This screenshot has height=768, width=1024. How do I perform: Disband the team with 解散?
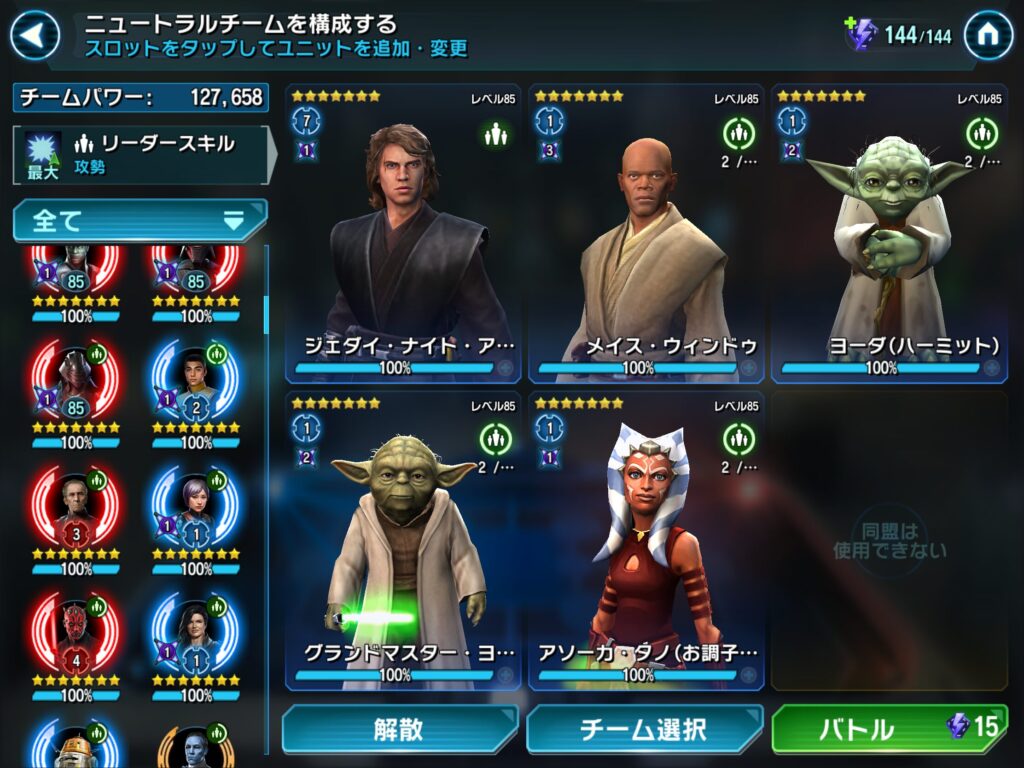coord(399,730)
